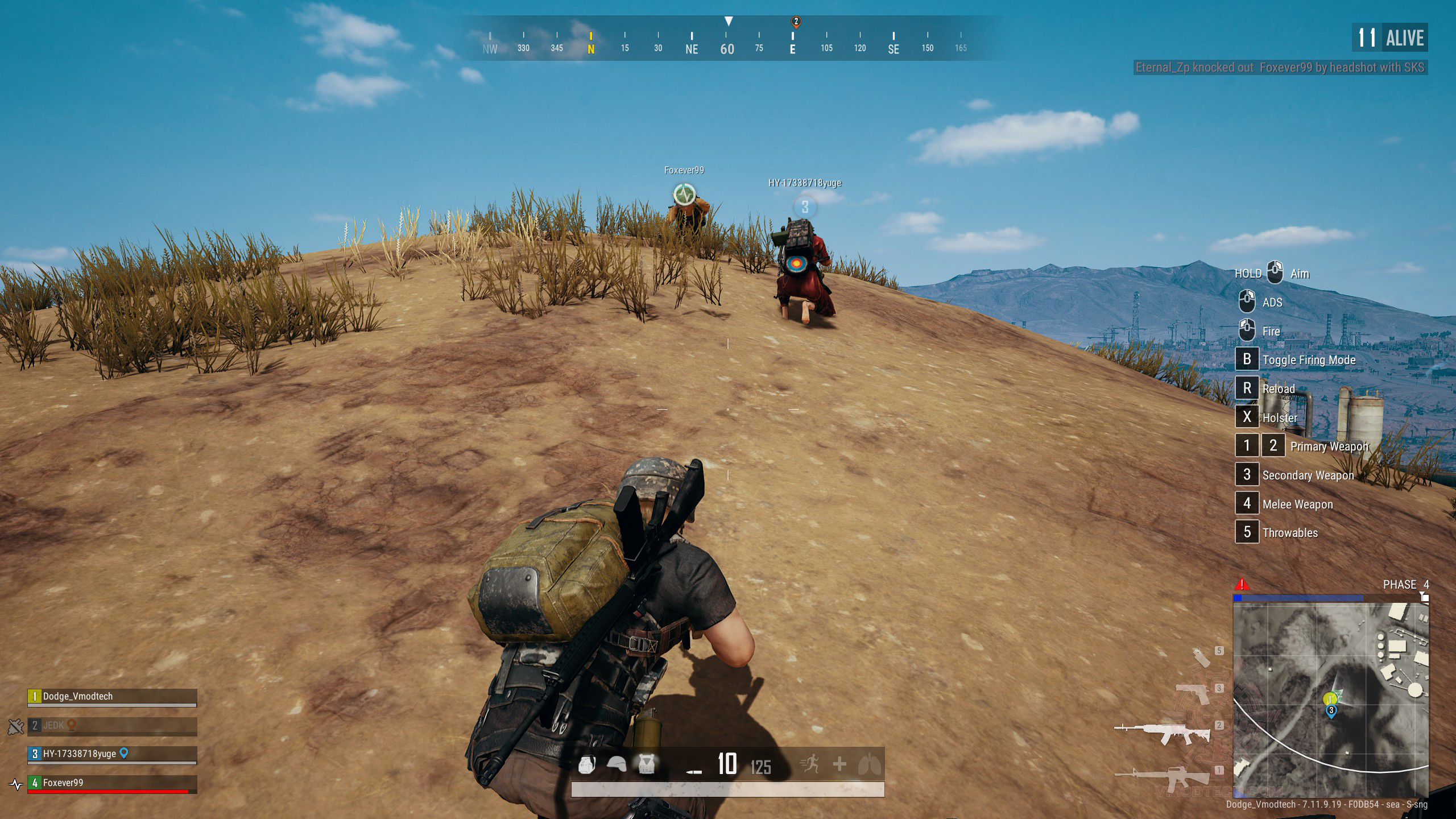Select the rifle in weapon slot 1

[1163, 776]
